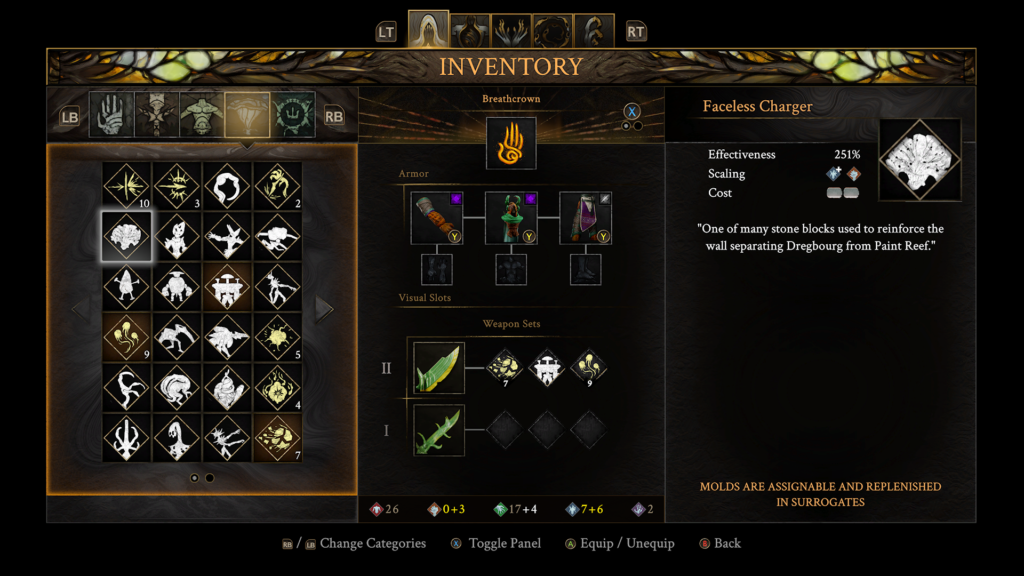This screenshot has height=576, width=1024.
Task: Pick the mold with count 10
Action: pyautogui.click(x=127, y=186)
